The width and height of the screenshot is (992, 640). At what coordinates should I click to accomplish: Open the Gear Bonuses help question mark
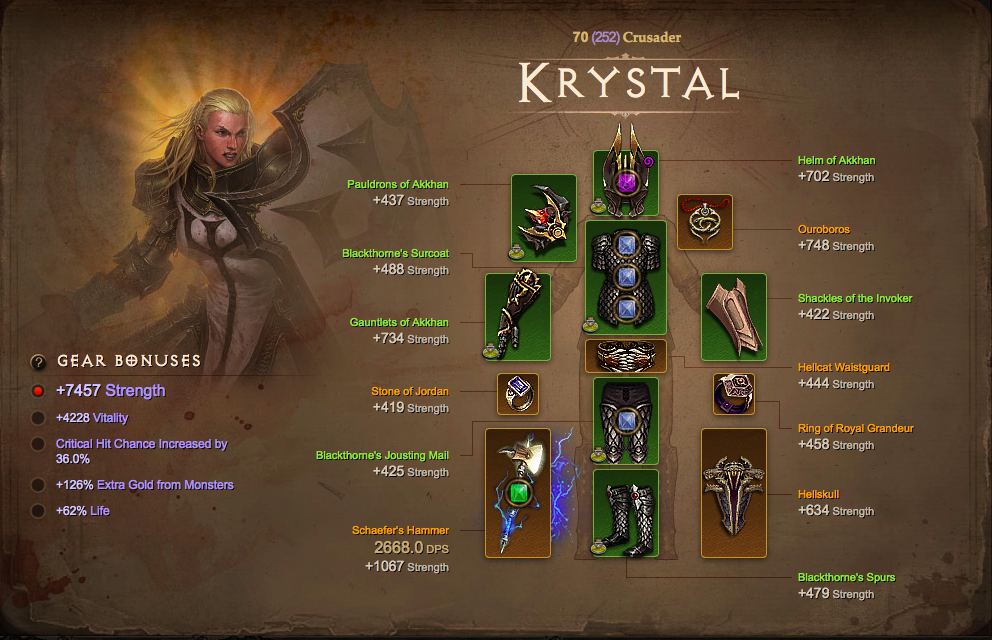38,362
